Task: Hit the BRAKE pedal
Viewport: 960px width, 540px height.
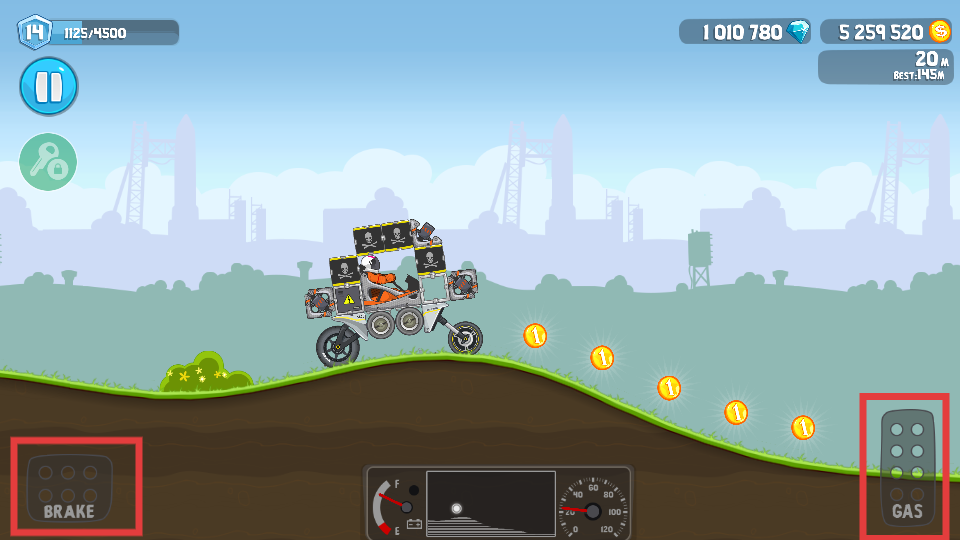Action: (70, 488)
